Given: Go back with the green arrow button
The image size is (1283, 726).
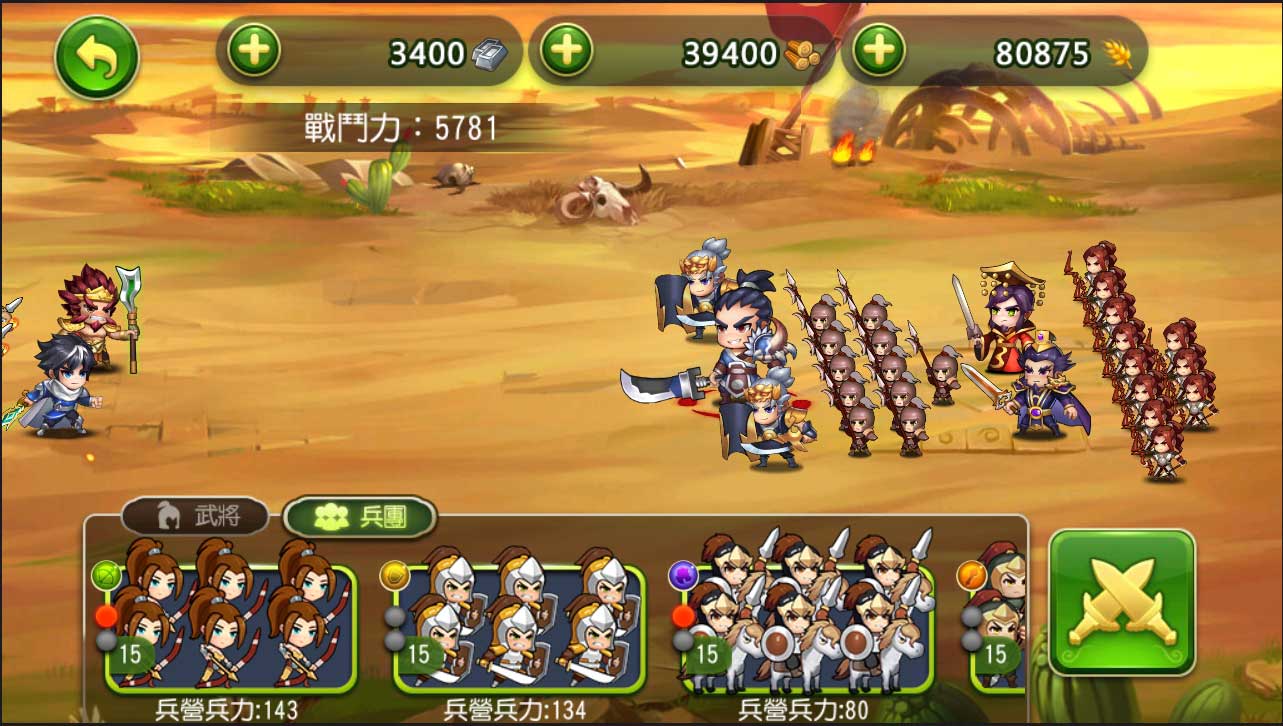Looking at the screenshot, I should [96, 56].
